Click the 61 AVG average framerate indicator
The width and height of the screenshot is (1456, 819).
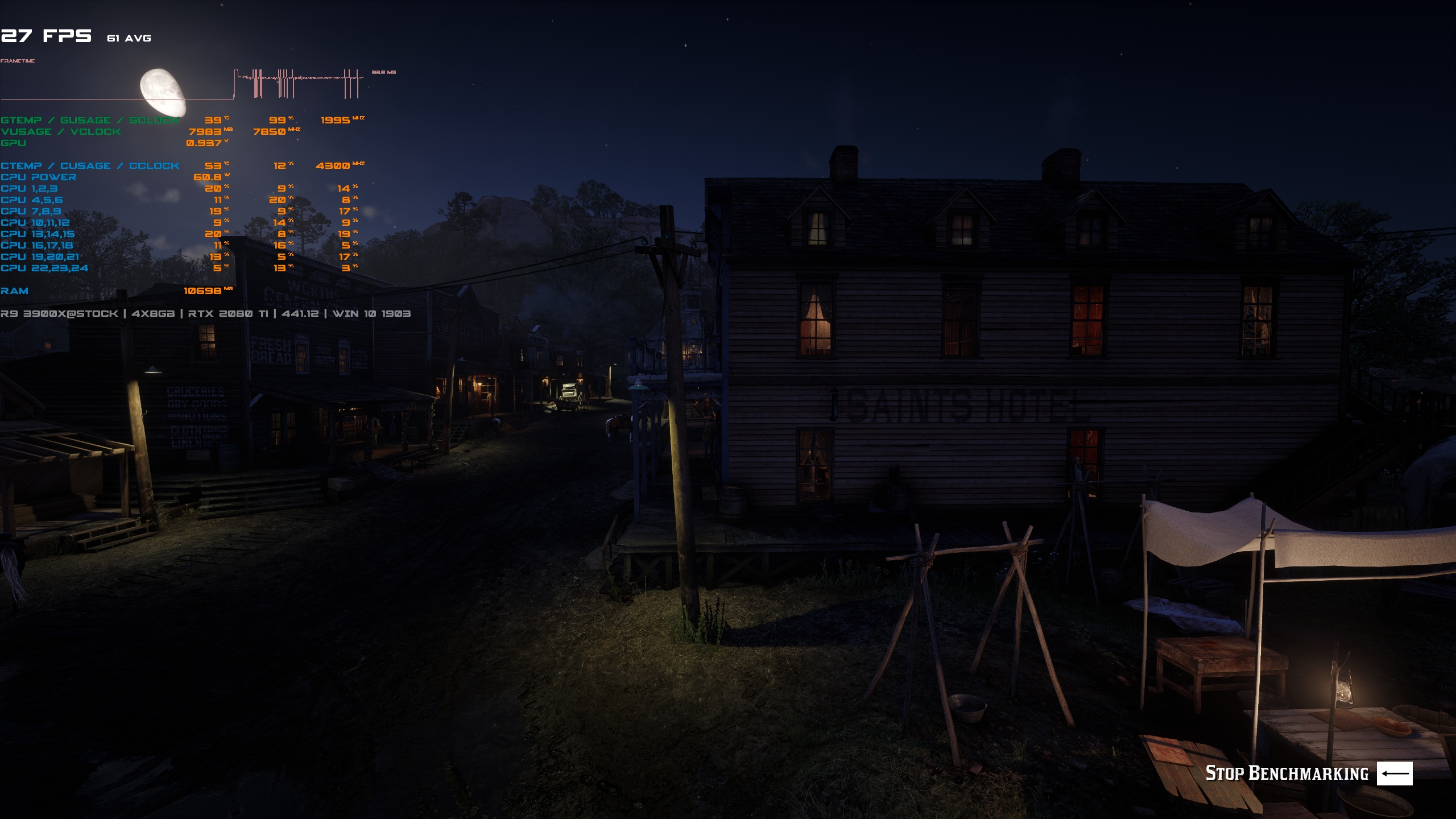pos(128,39)
